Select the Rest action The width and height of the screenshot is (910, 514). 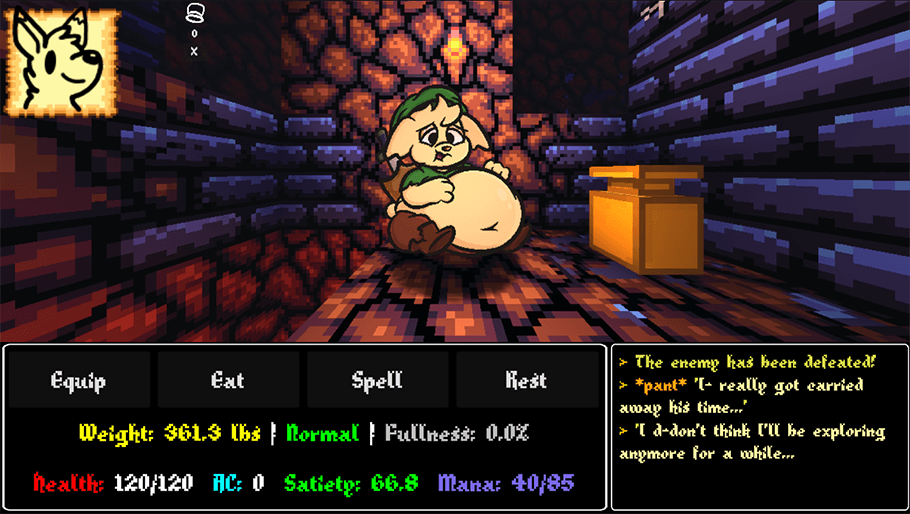click(526, 380)
